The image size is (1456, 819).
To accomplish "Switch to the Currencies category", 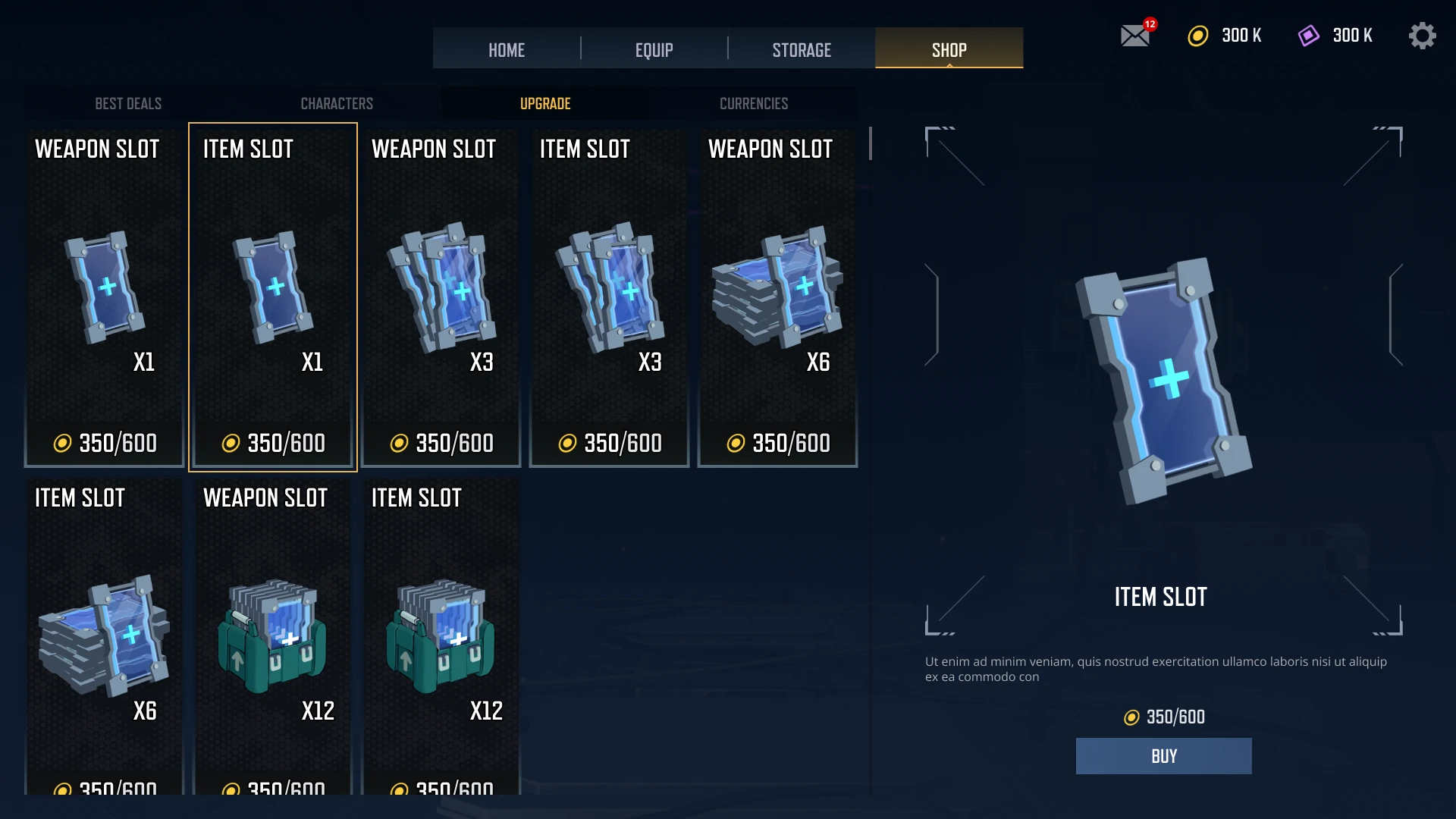I will pos(754,103).
